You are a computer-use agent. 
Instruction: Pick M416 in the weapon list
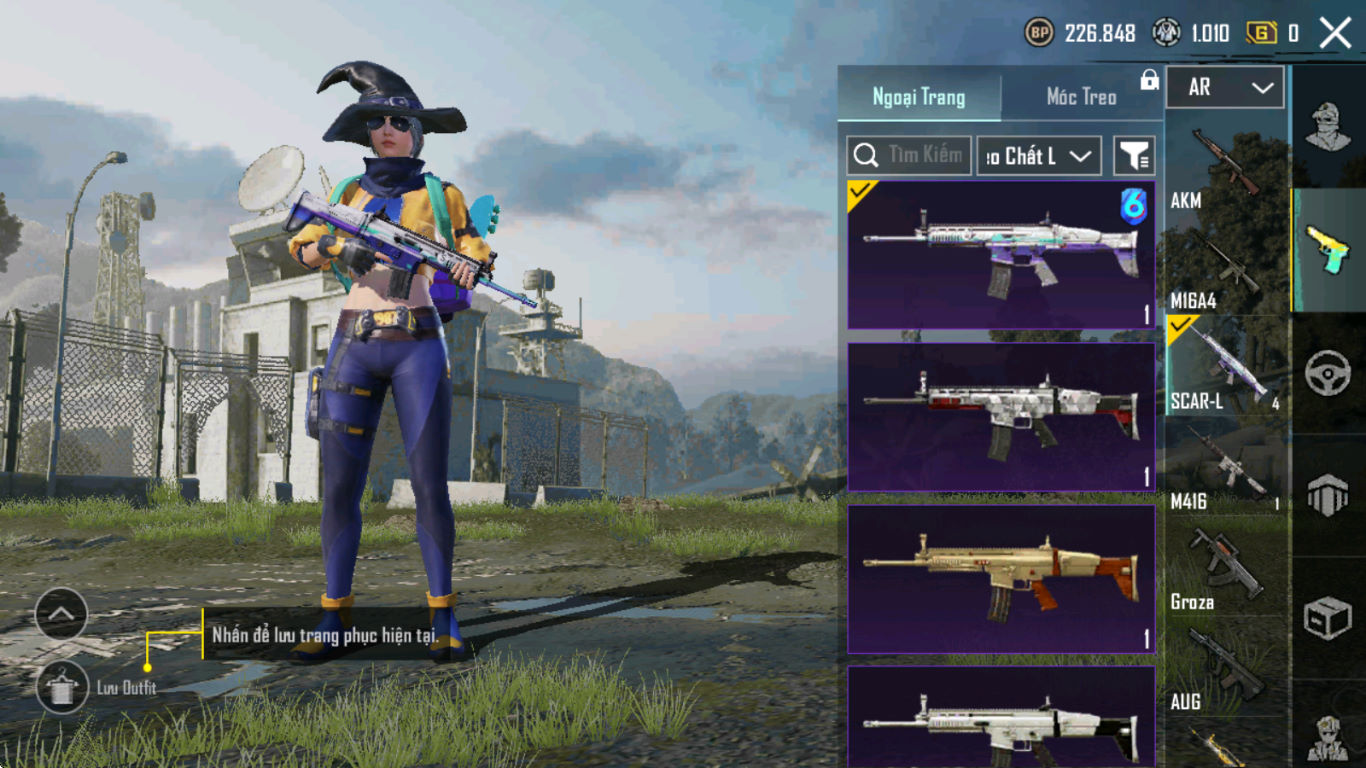point(1226,468)
